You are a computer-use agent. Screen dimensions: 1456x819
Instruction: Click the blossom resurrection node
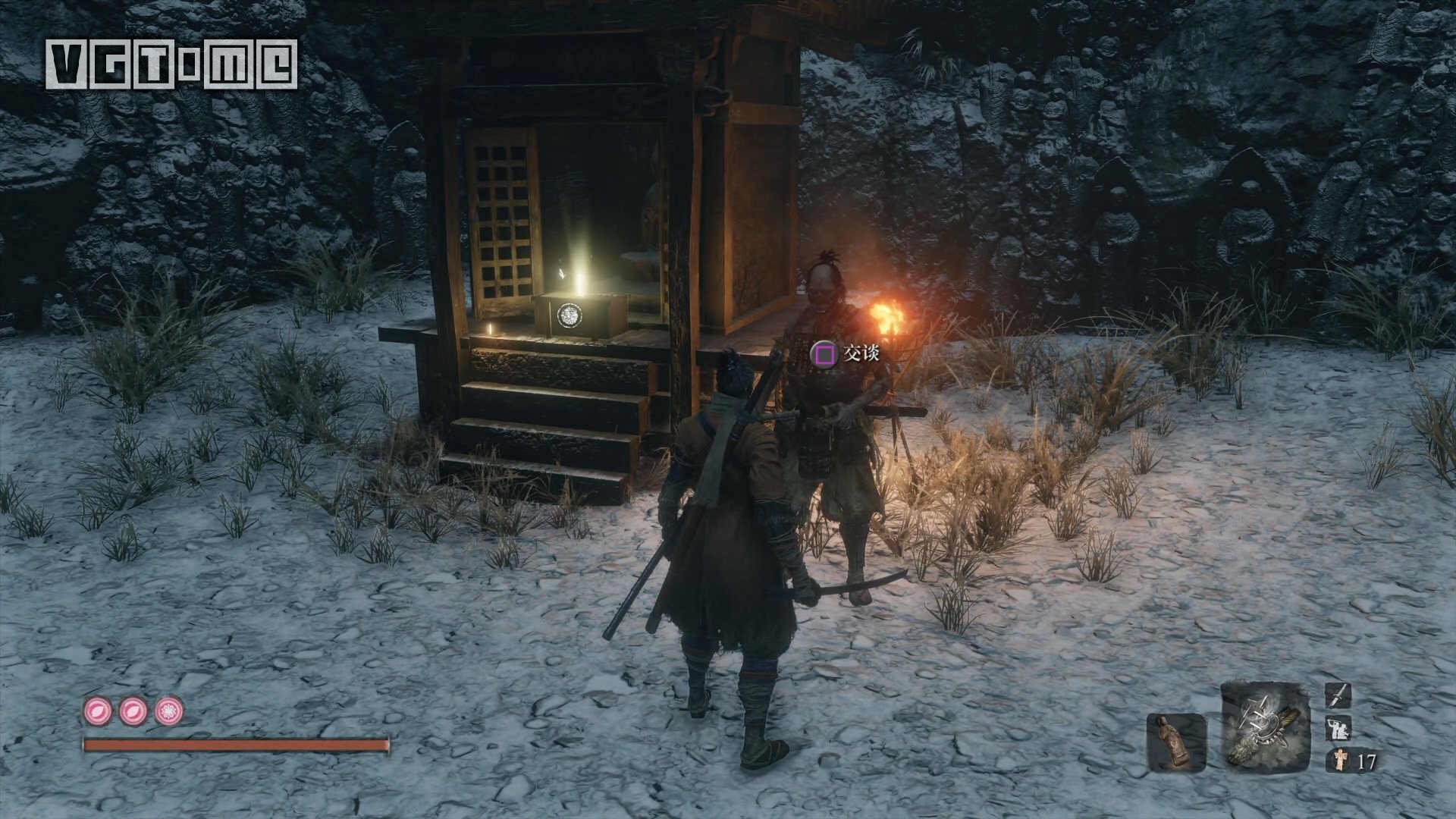click(168, 711)
